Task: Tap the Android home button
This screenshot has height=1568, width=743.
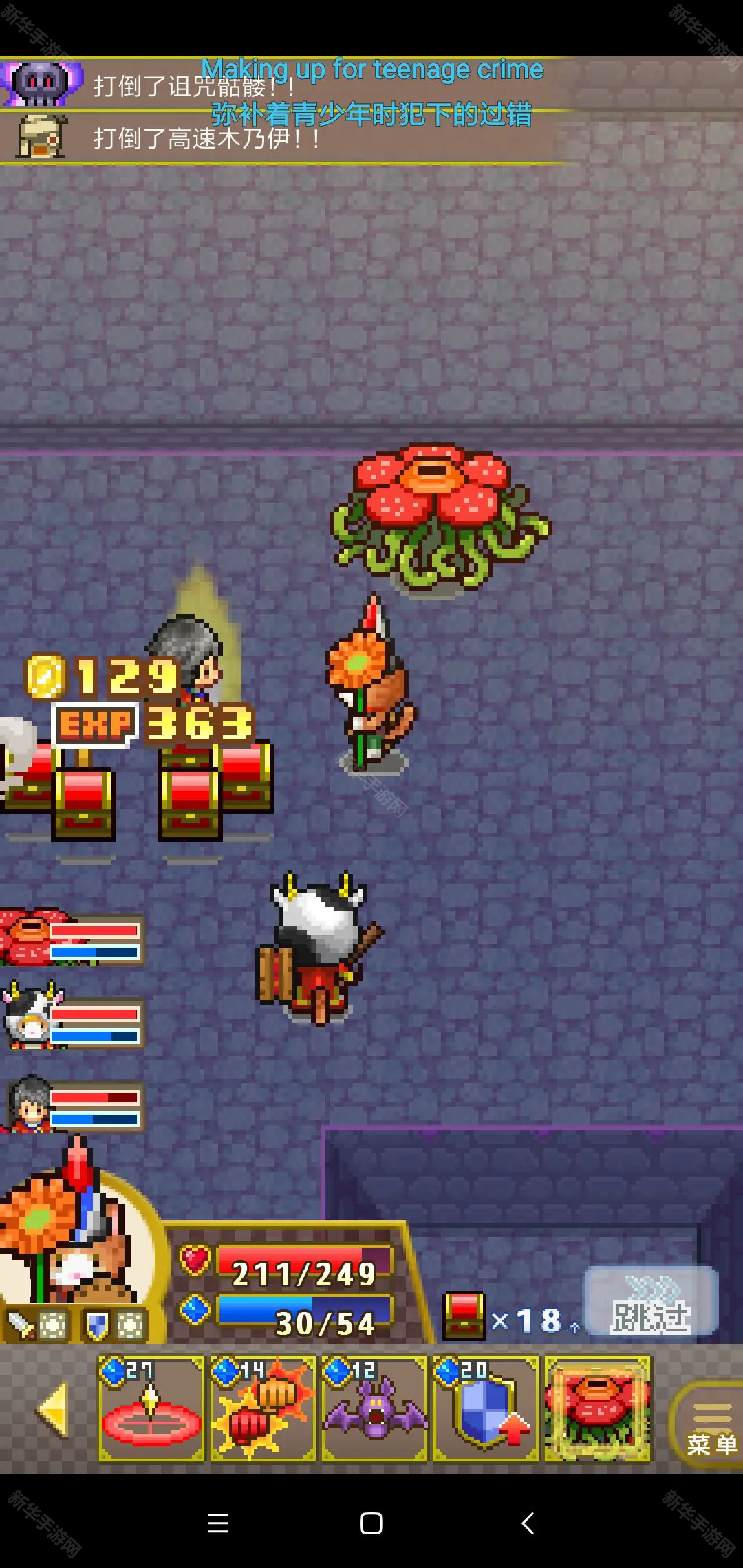Action: point(371,1523)
